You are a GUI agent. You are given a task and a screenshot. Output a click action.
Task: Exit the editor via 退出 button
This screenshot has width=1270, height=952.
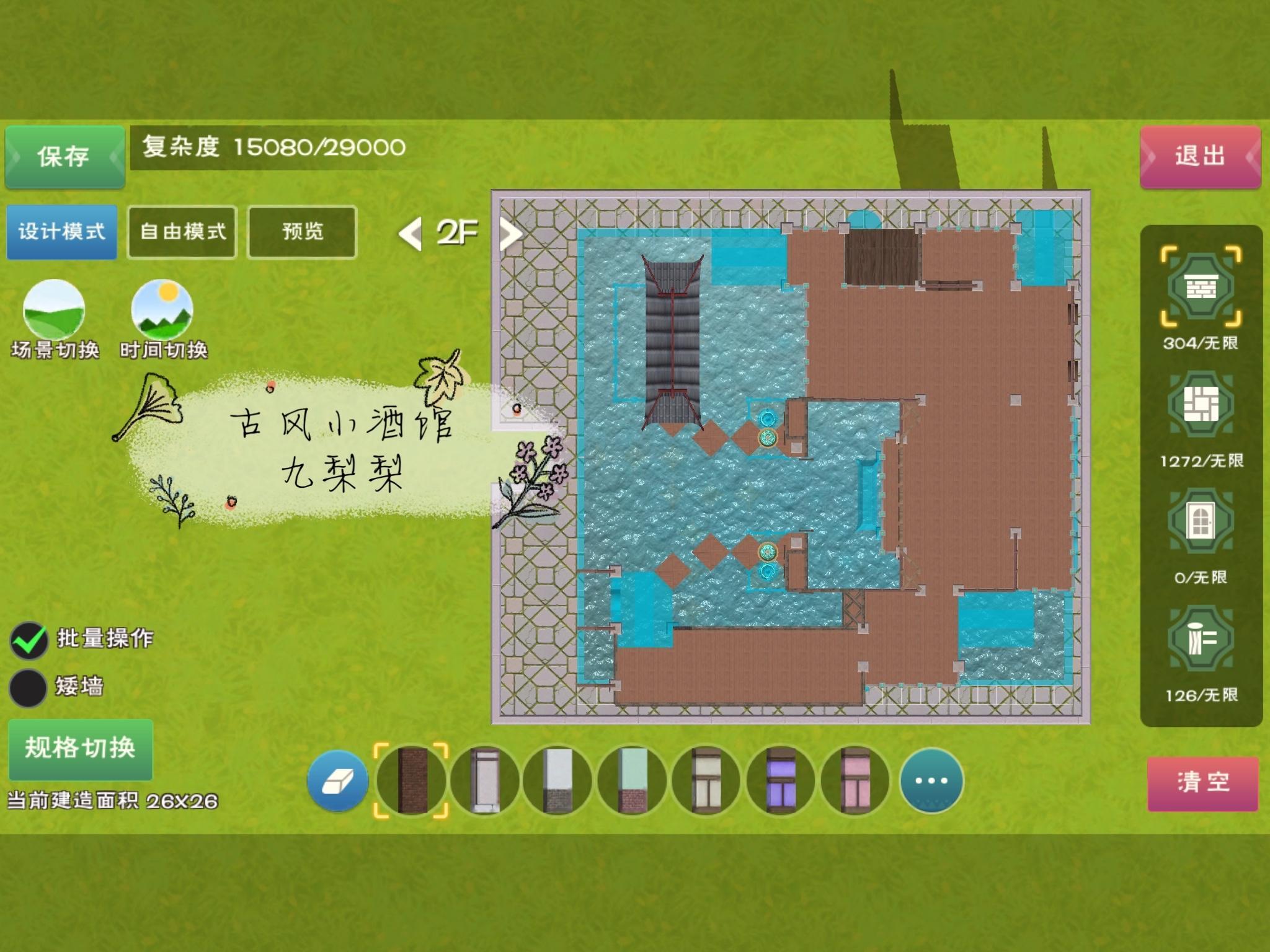click(1200, 156)
